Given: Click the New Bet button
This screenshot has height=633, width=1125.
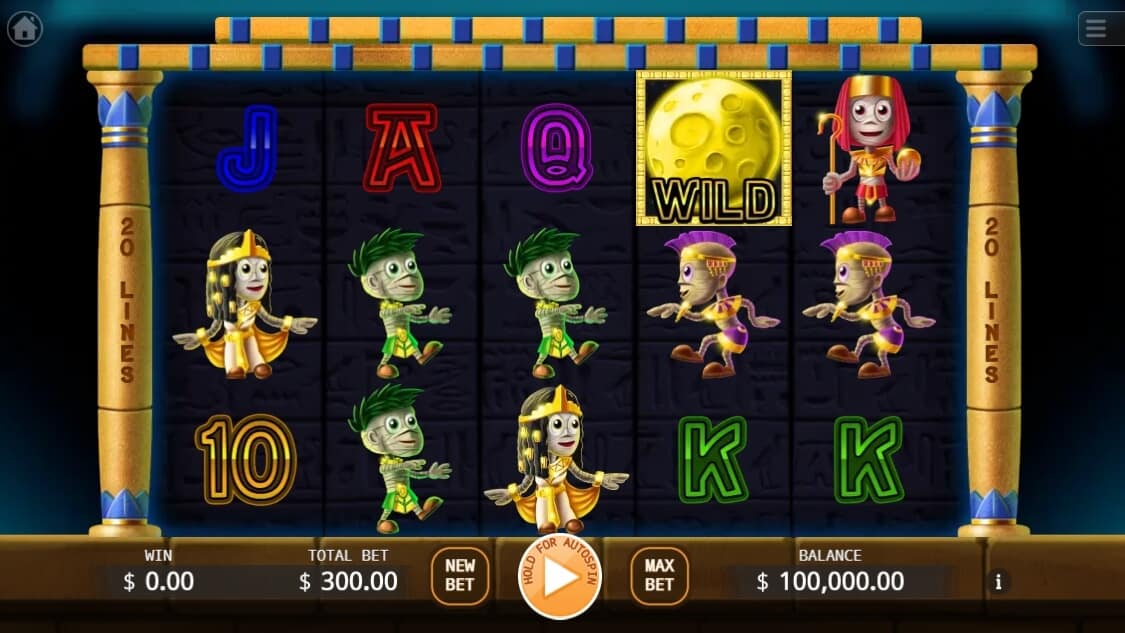Looking at the screenshot, I should tap(460, 575).
